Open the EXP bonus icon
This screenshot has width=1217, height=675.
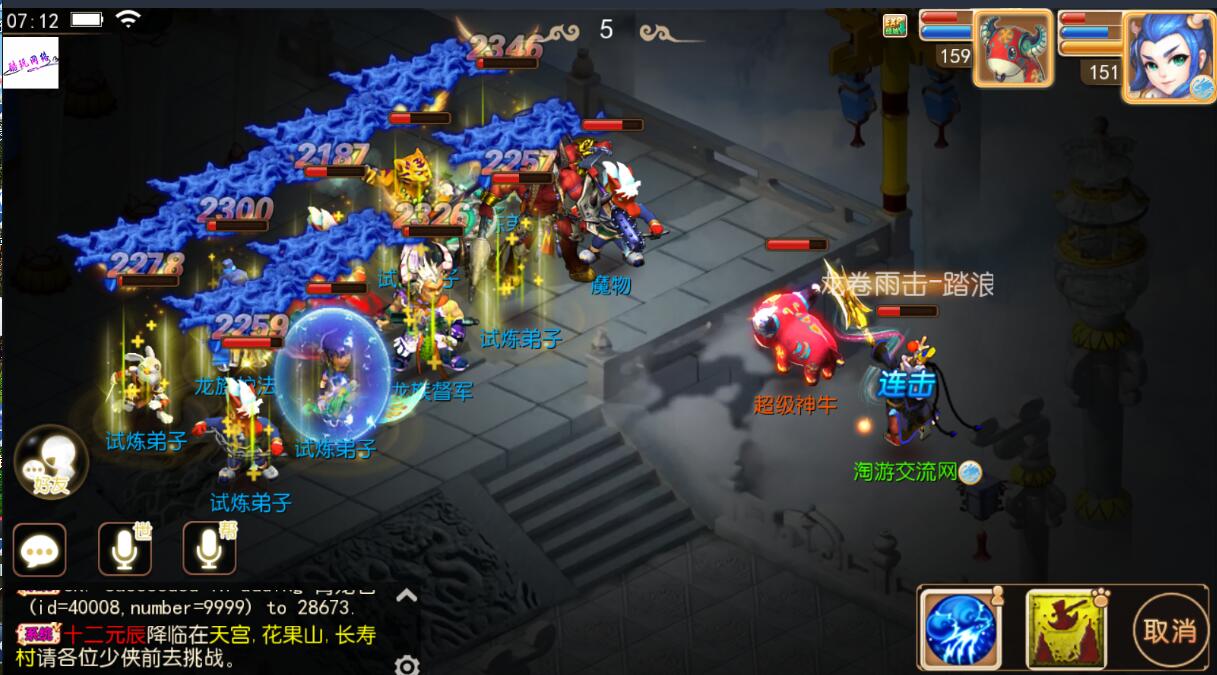[894, 25]
